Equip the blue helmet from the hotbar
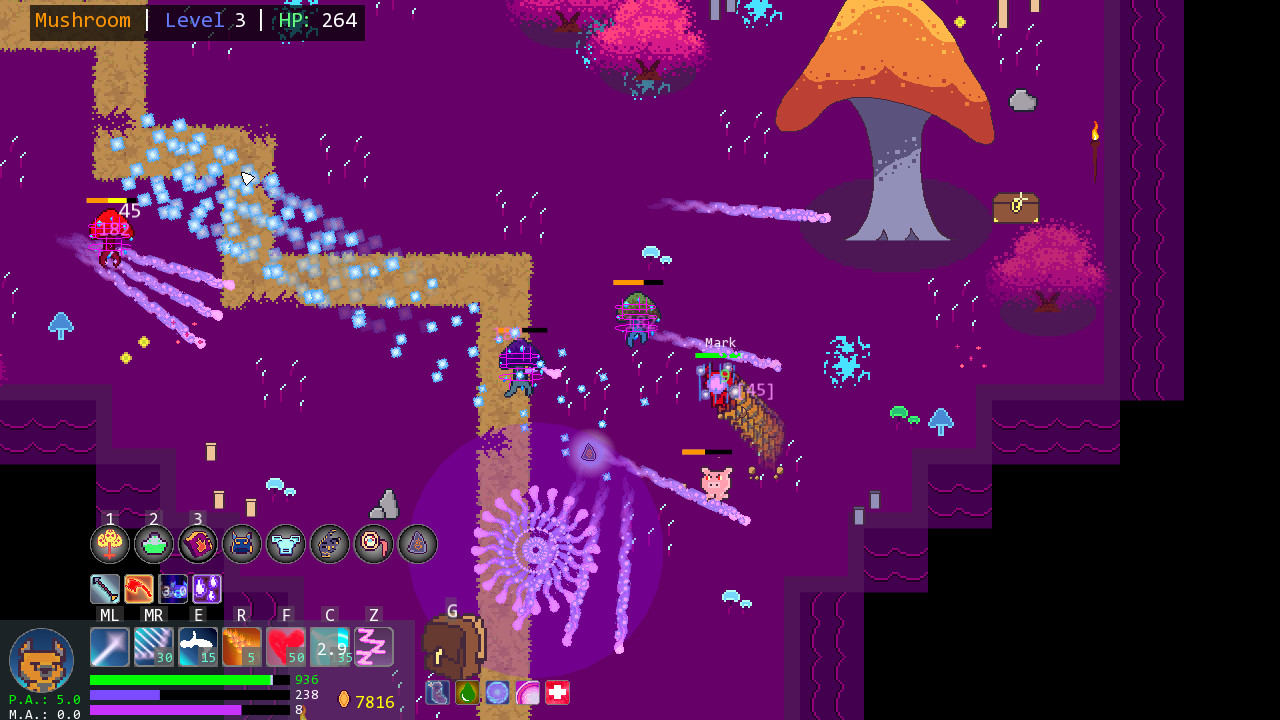The image size is (1280, 720). pos(241,543)
